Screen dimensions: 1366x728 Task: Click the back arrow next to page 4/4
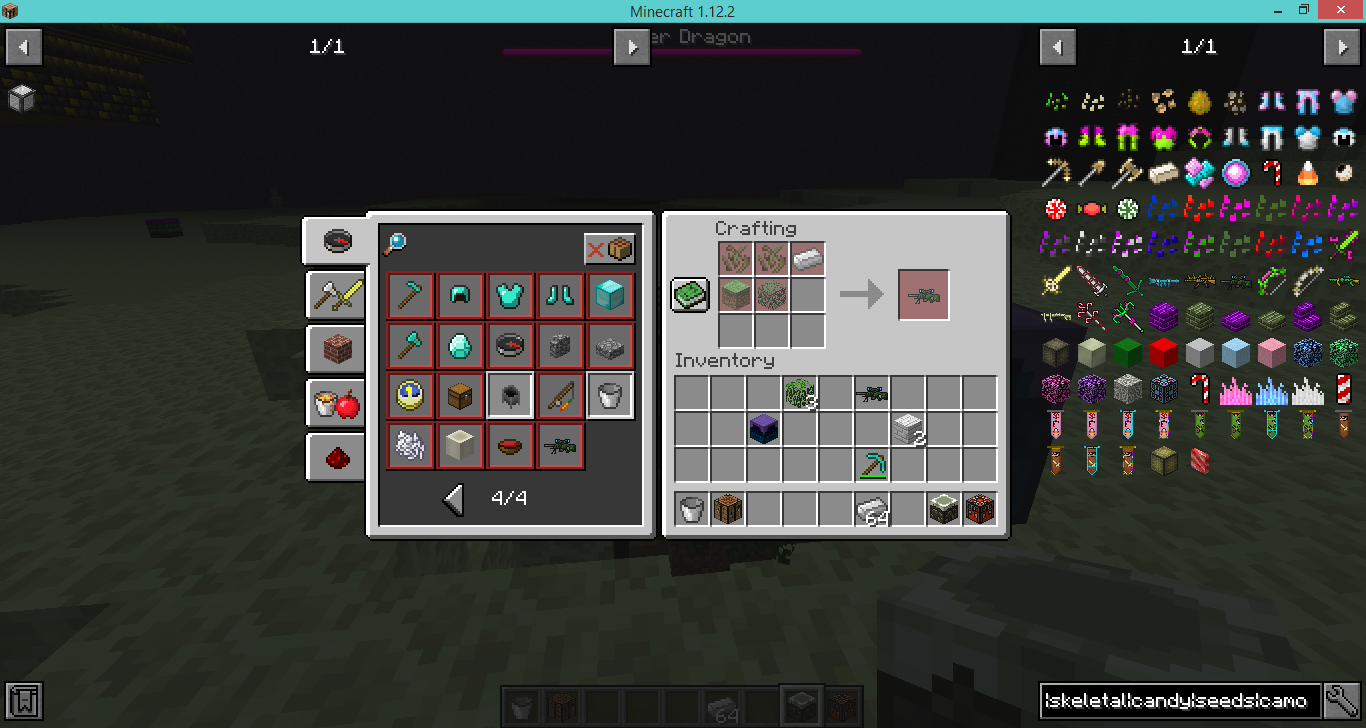coord(451,498)
